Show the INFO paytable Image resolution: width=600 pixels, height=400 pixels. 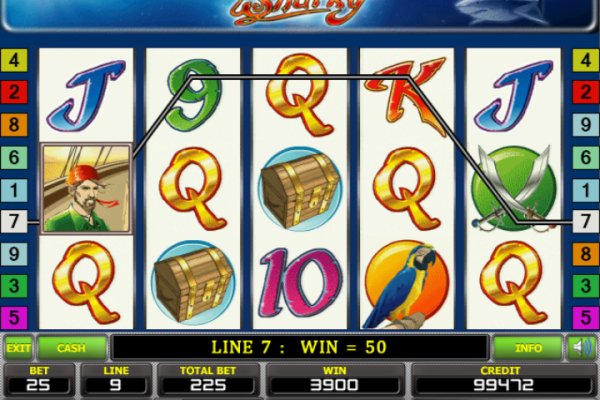528,348
